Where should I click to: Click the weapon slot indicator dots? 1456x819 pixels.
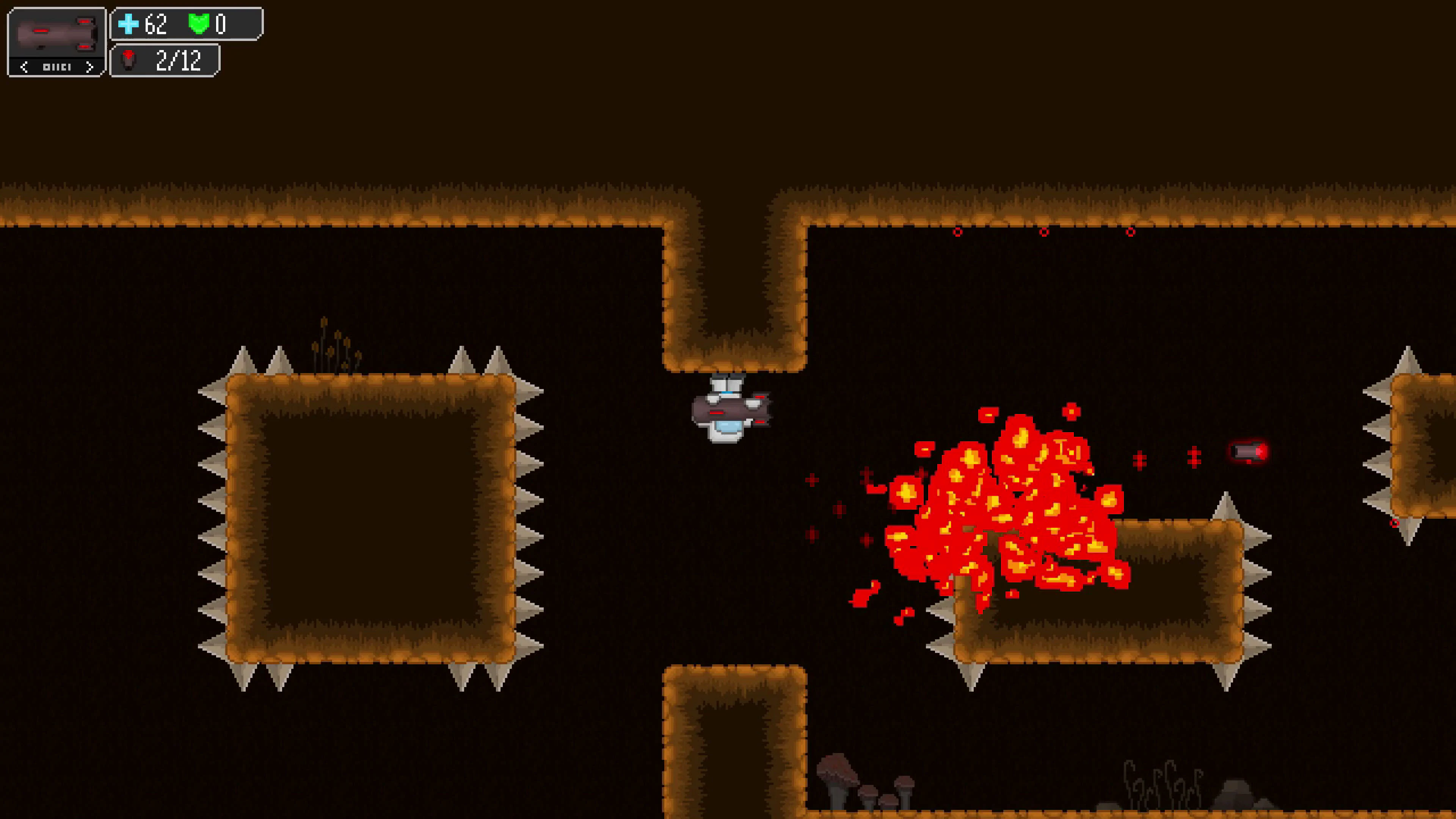(x=57, y=67)
